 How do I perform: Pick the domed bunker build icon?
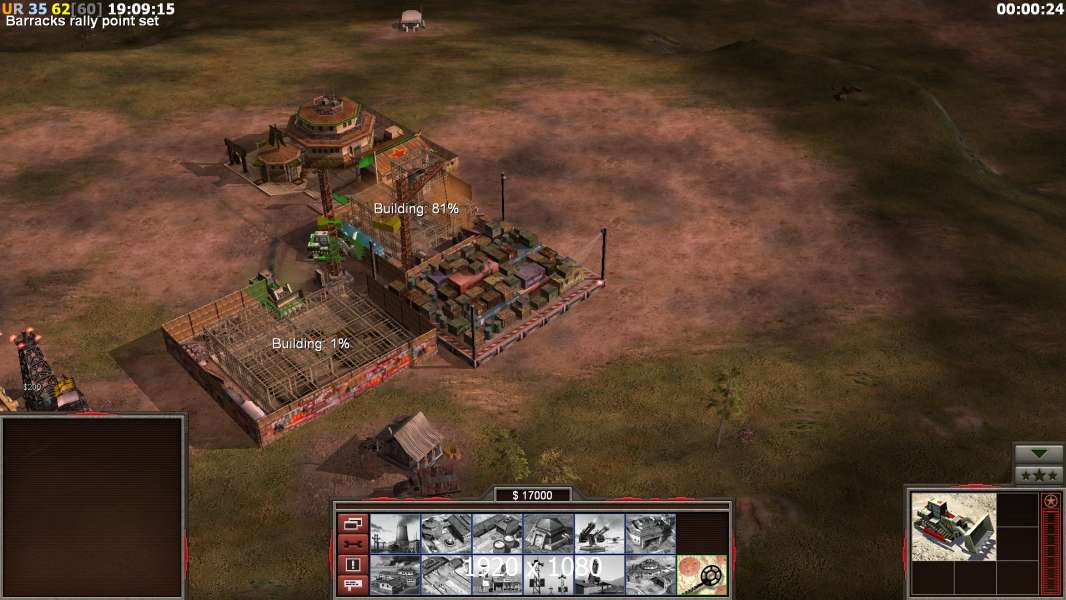click(x=548, y=533)
